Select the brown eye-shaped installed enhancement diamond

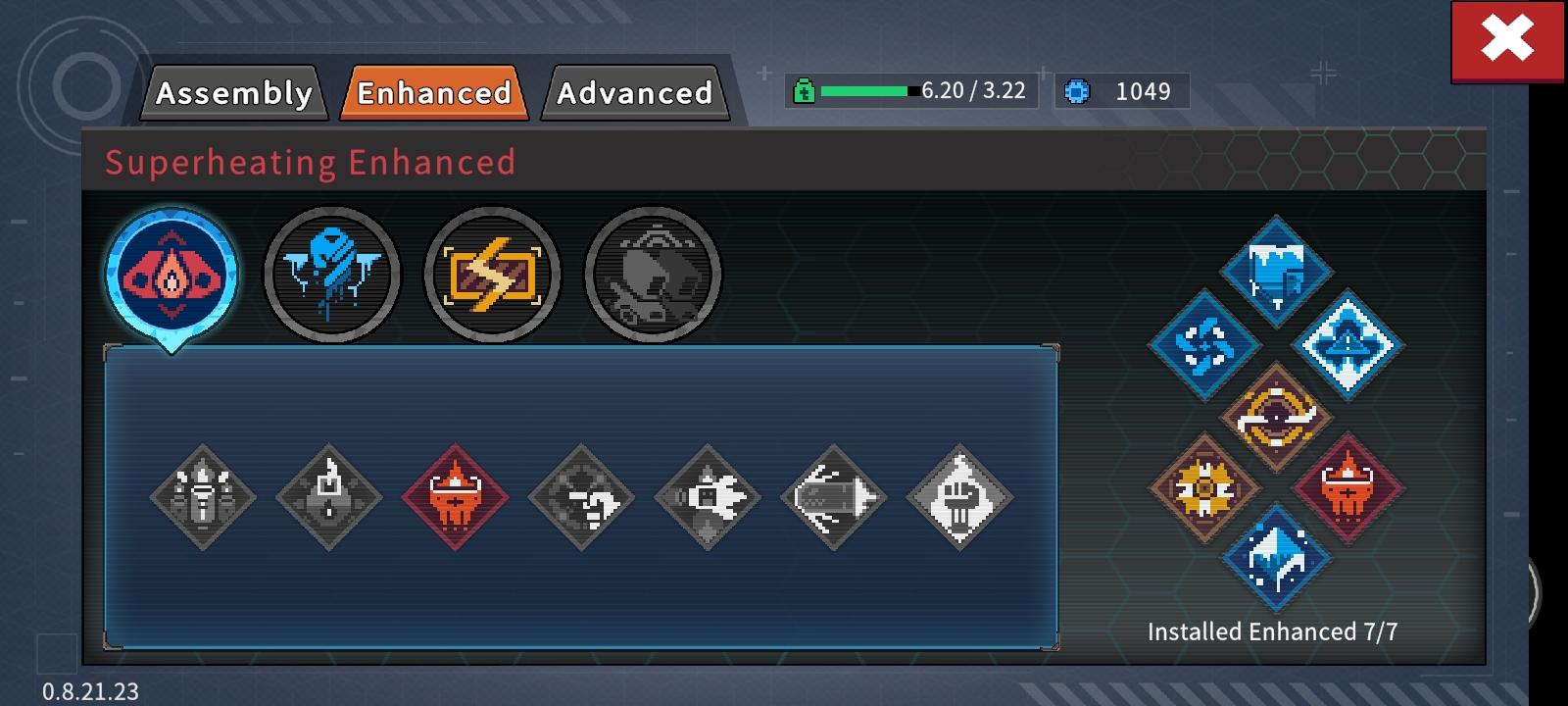click(1275, 419)
